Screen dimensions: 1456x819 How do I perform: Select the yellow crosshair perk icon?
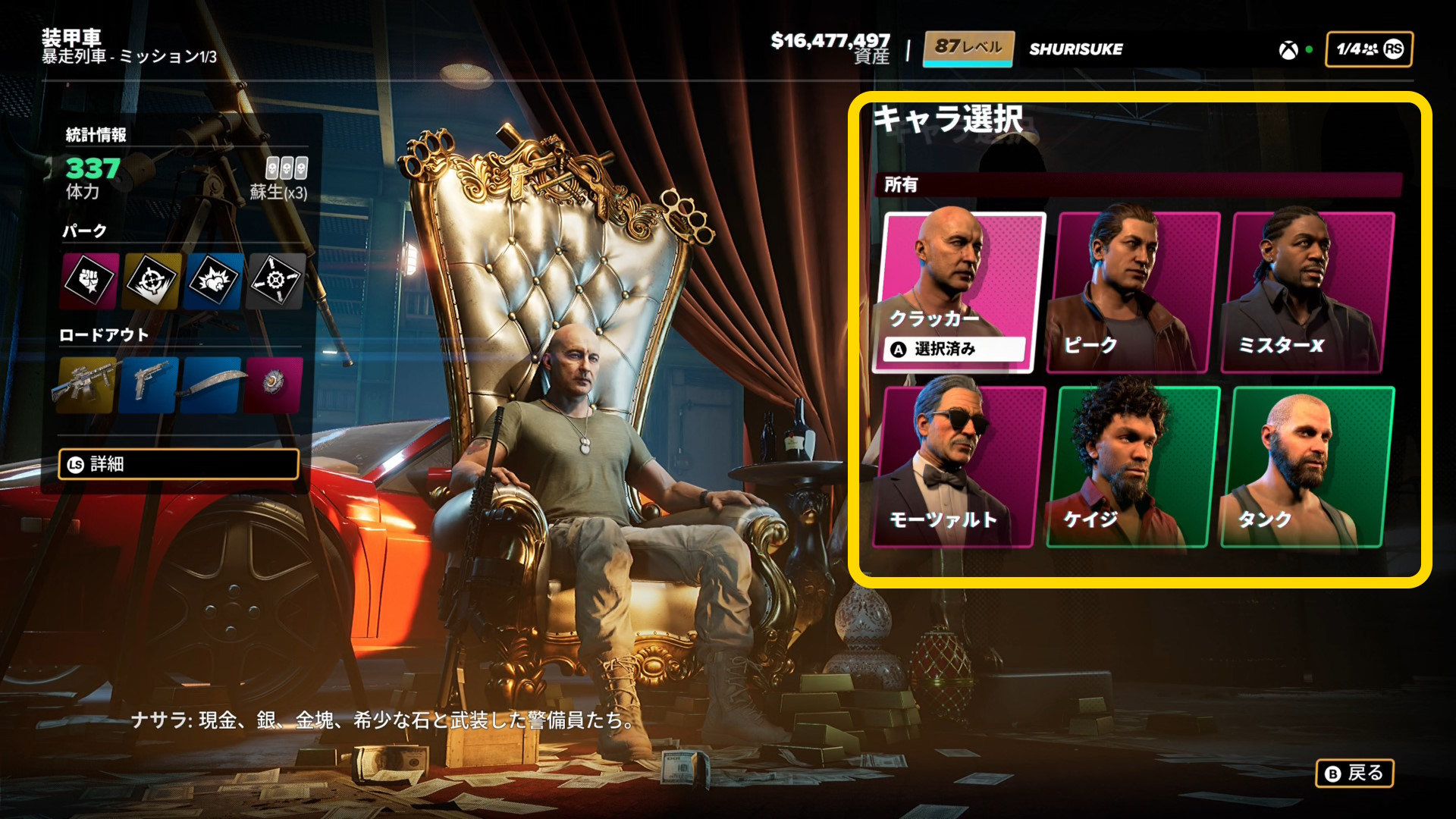pos(152,281)
